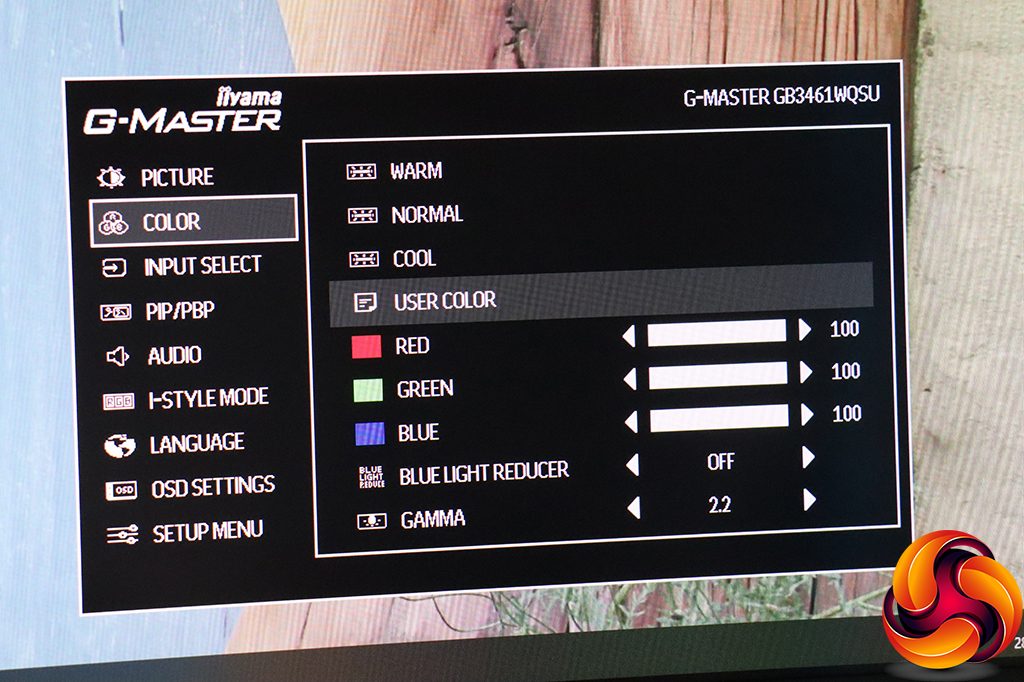Viewport: 1024px width, 682px height.
Task: Toggle Blue Light Reducer with right arrow
Action: [808, 459]
